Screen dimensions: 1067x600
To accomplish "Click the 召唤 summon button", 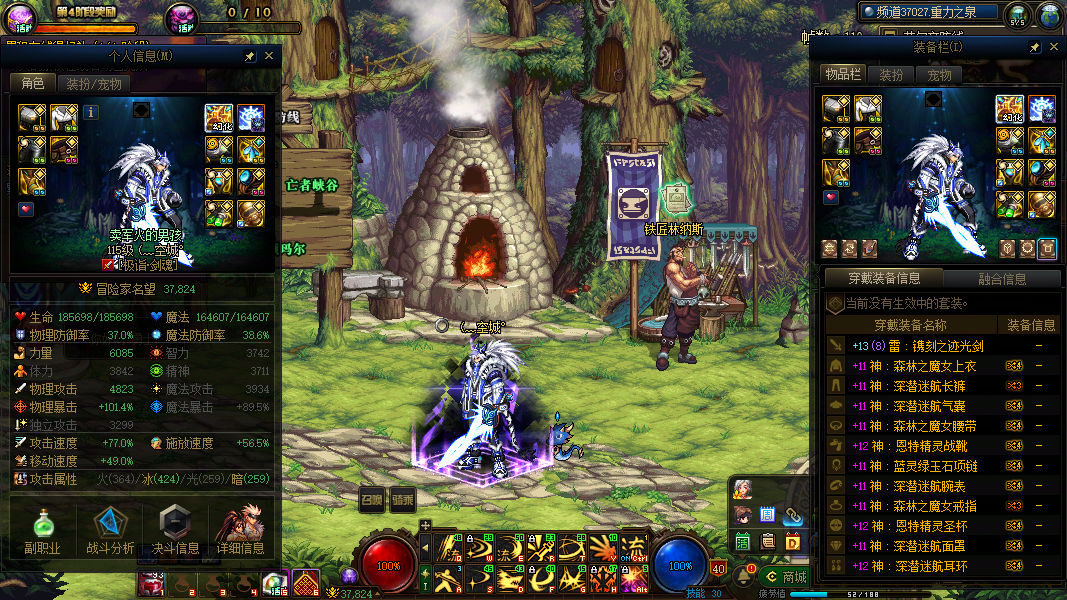I will pos(372,499).
